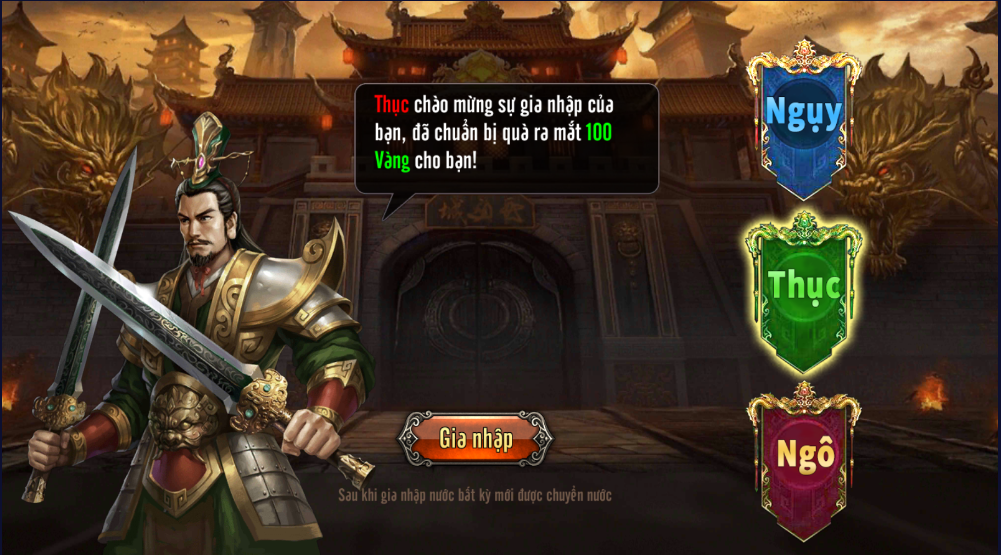Choose the green Thục kingdom banner
The width and height of the screenshot is (1001, 555).
803,286
